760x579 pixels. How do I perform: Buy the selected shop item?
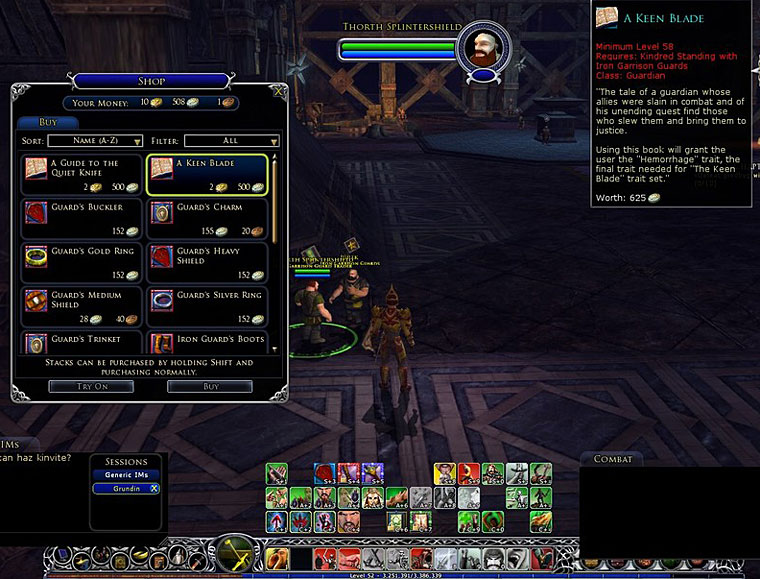point(209,386)
